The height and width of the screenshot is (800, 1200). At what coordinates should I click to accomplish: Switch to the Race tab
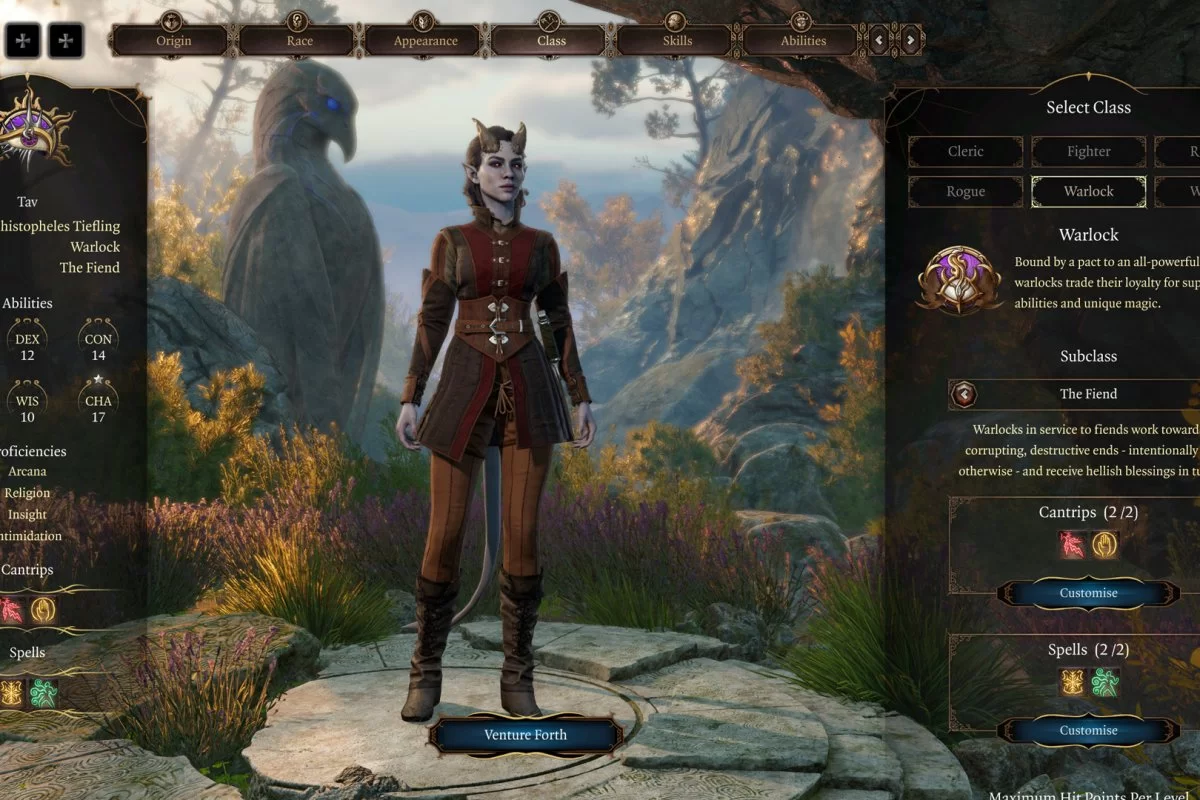pos(299,41)
